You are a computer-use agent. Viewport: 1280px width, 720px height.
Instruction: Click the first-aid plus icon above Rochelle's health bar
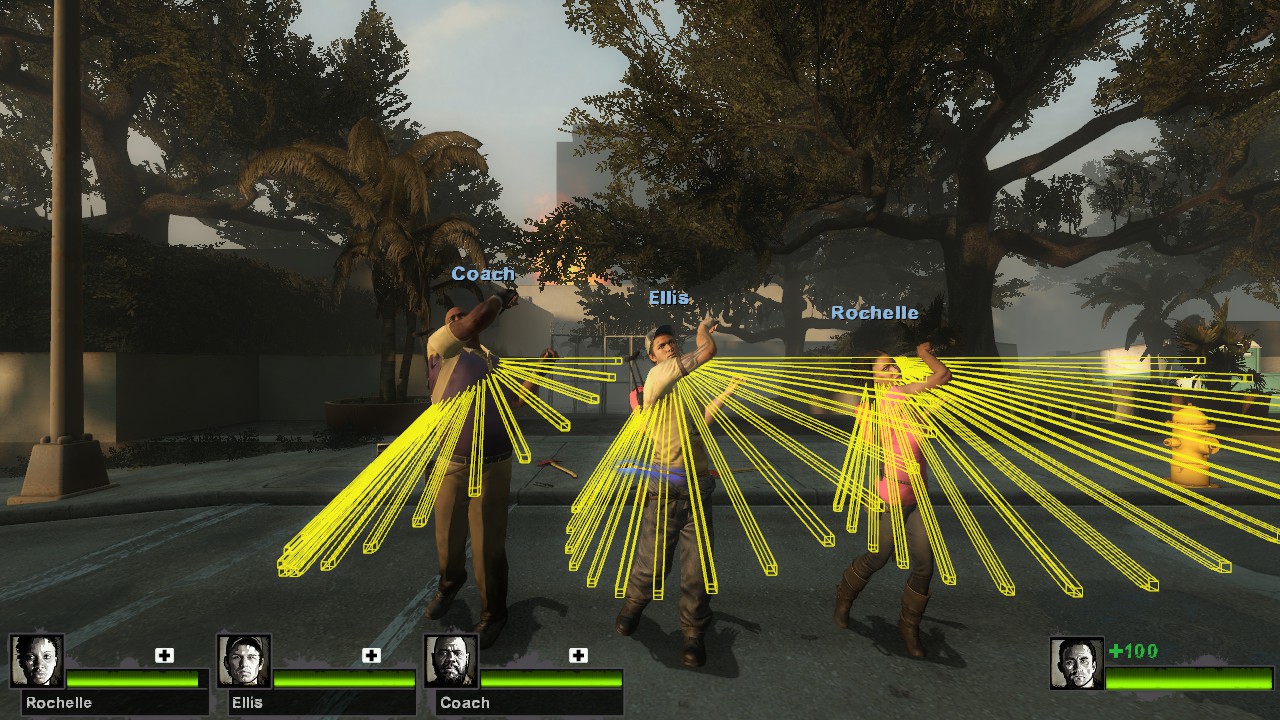(162, 656)
